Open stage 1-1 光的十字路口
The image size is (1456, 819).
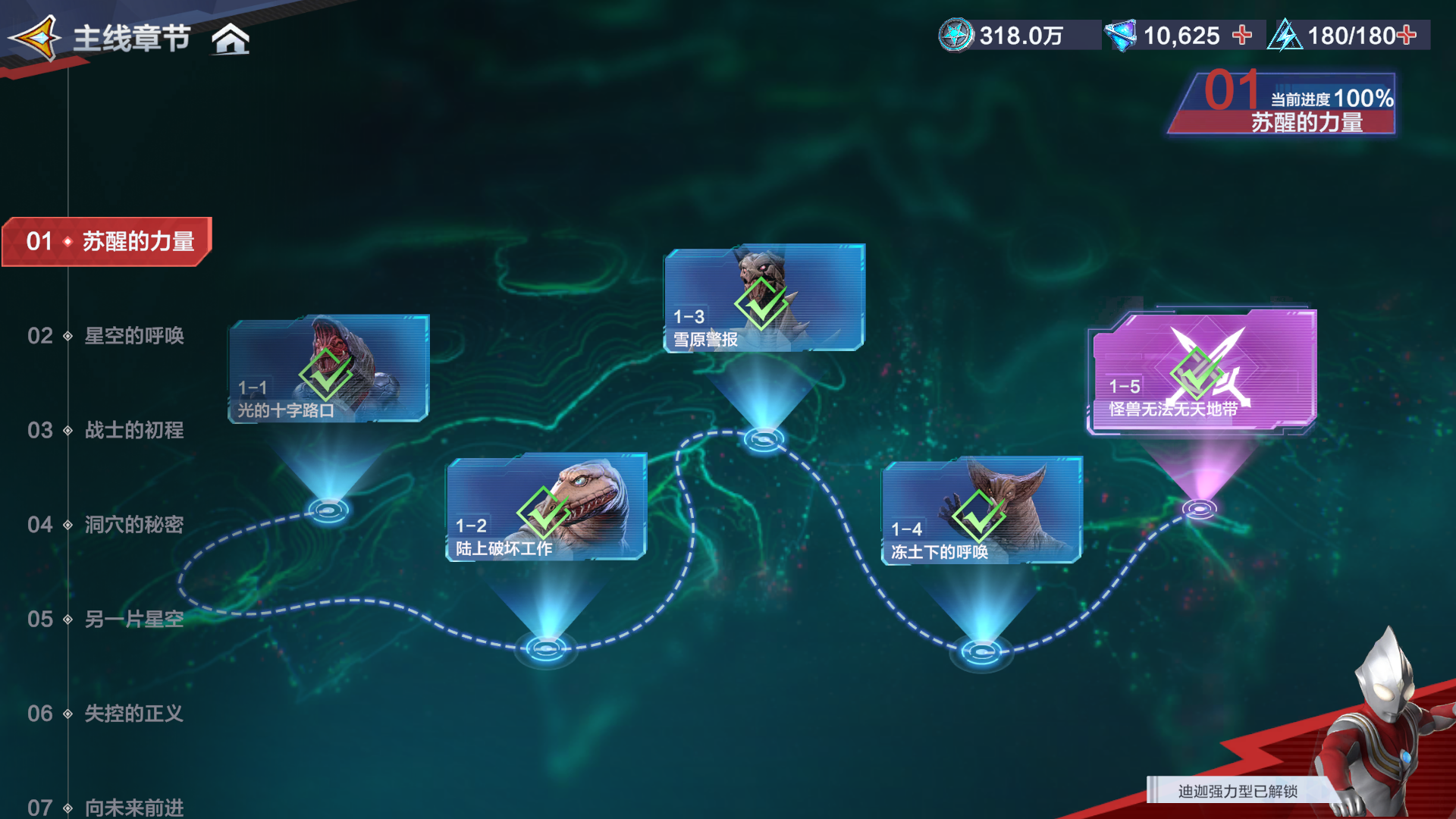[328, 369]
